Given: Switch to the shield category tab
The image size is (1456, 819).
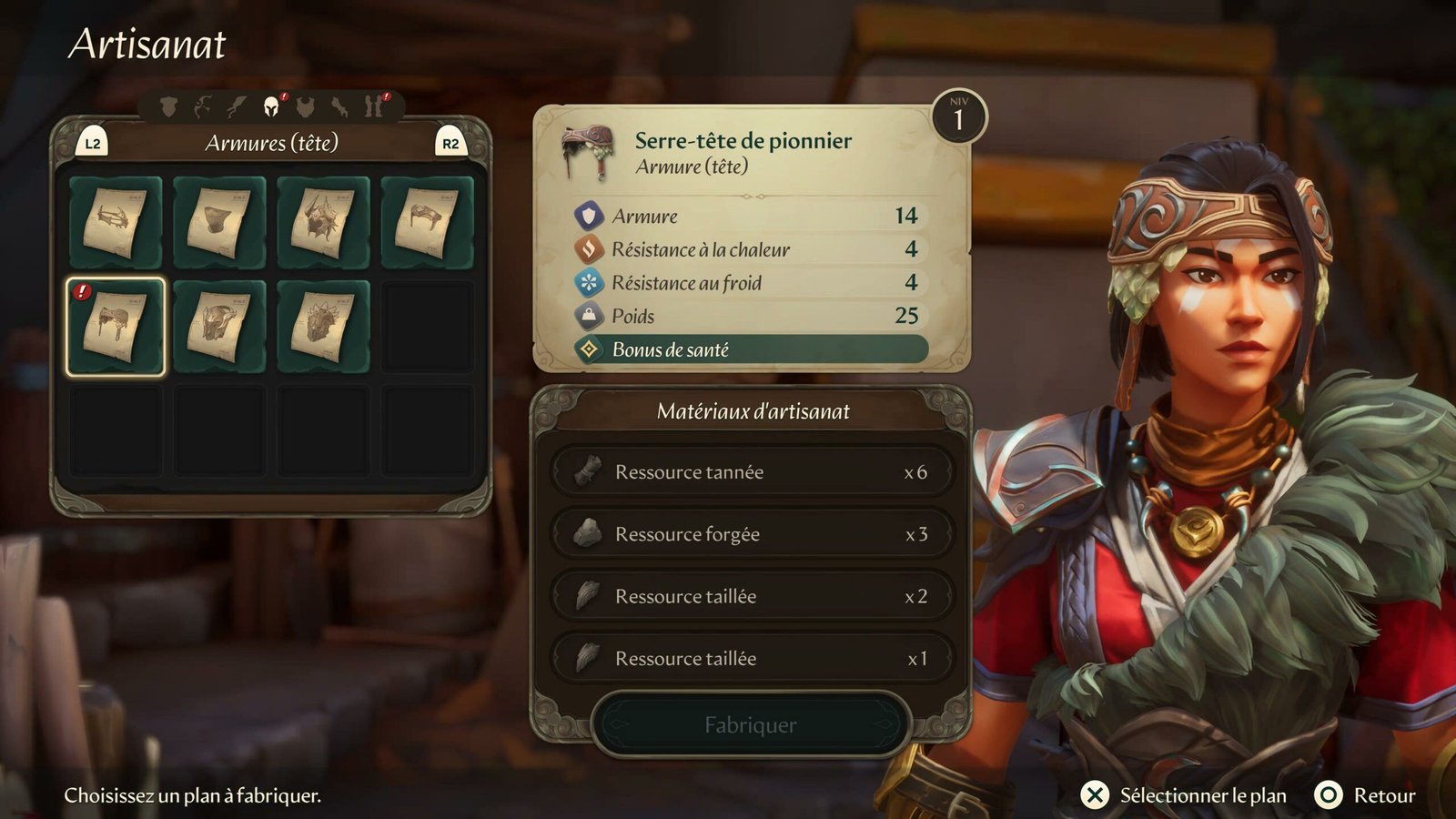Looking at the screenshot, I should 168,107.
